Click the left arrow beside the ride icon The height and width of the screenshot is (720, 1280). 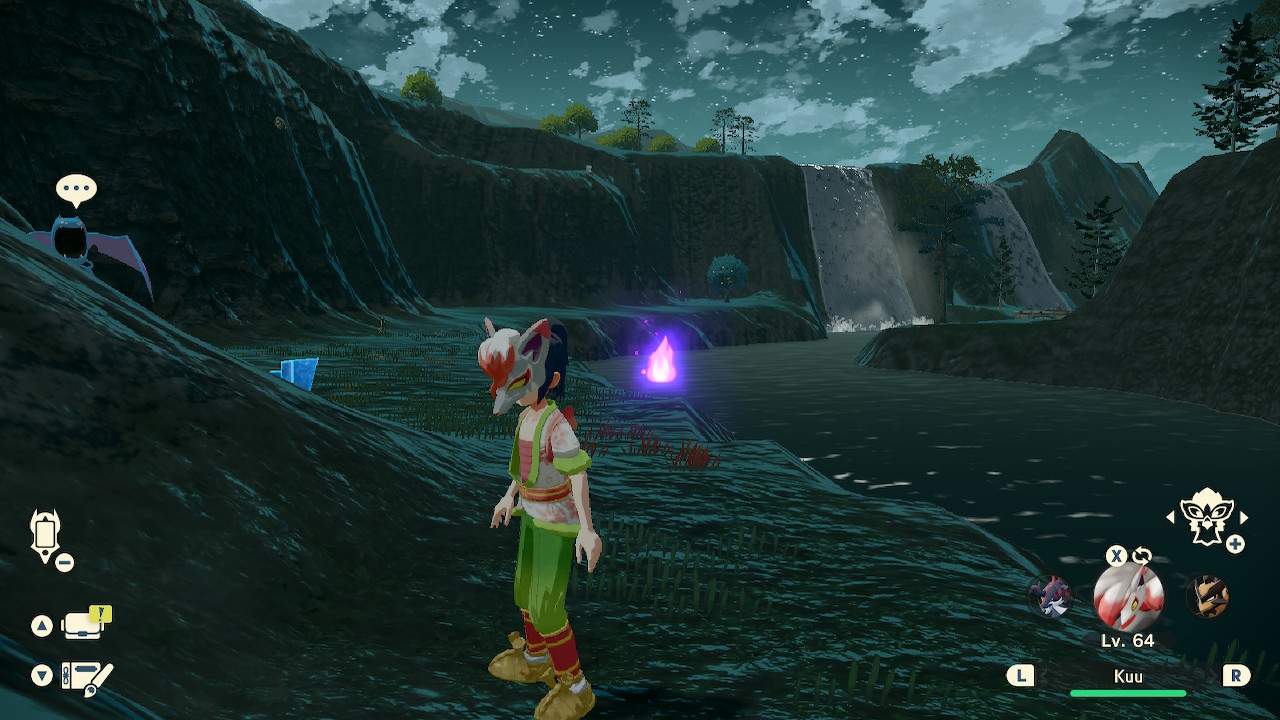[1171, 517]
